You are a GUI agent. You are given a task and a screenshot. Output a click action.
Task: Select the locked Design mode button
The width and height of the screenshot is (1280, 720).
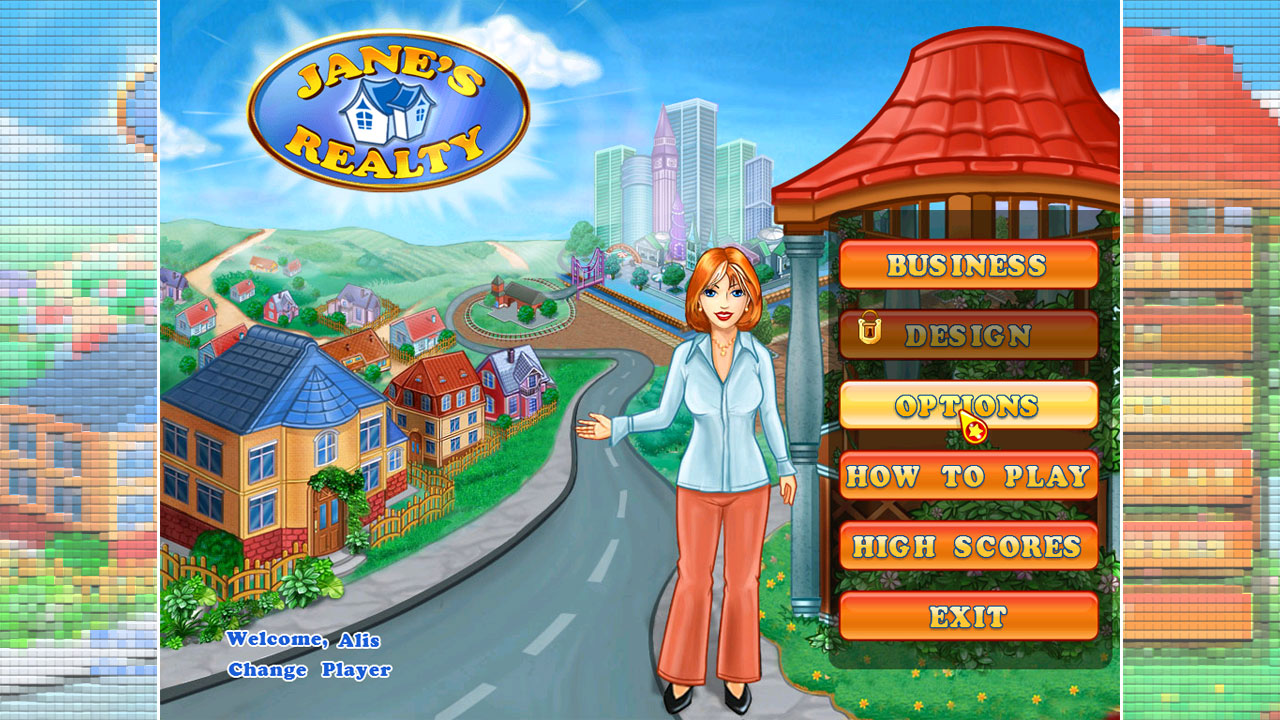[x=967, y=335]
